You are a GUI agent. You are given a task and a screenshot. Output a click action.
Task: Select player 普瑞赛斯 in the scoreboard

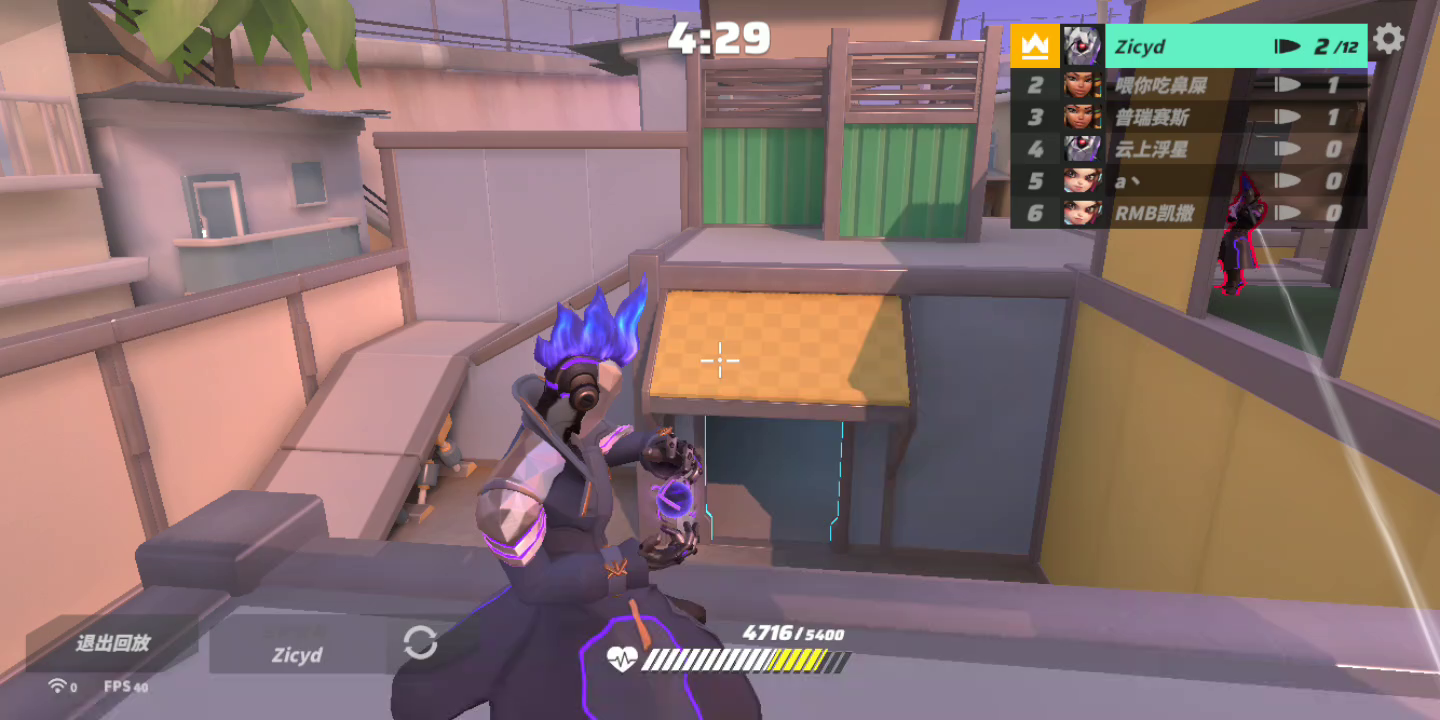pos(1188,117)
